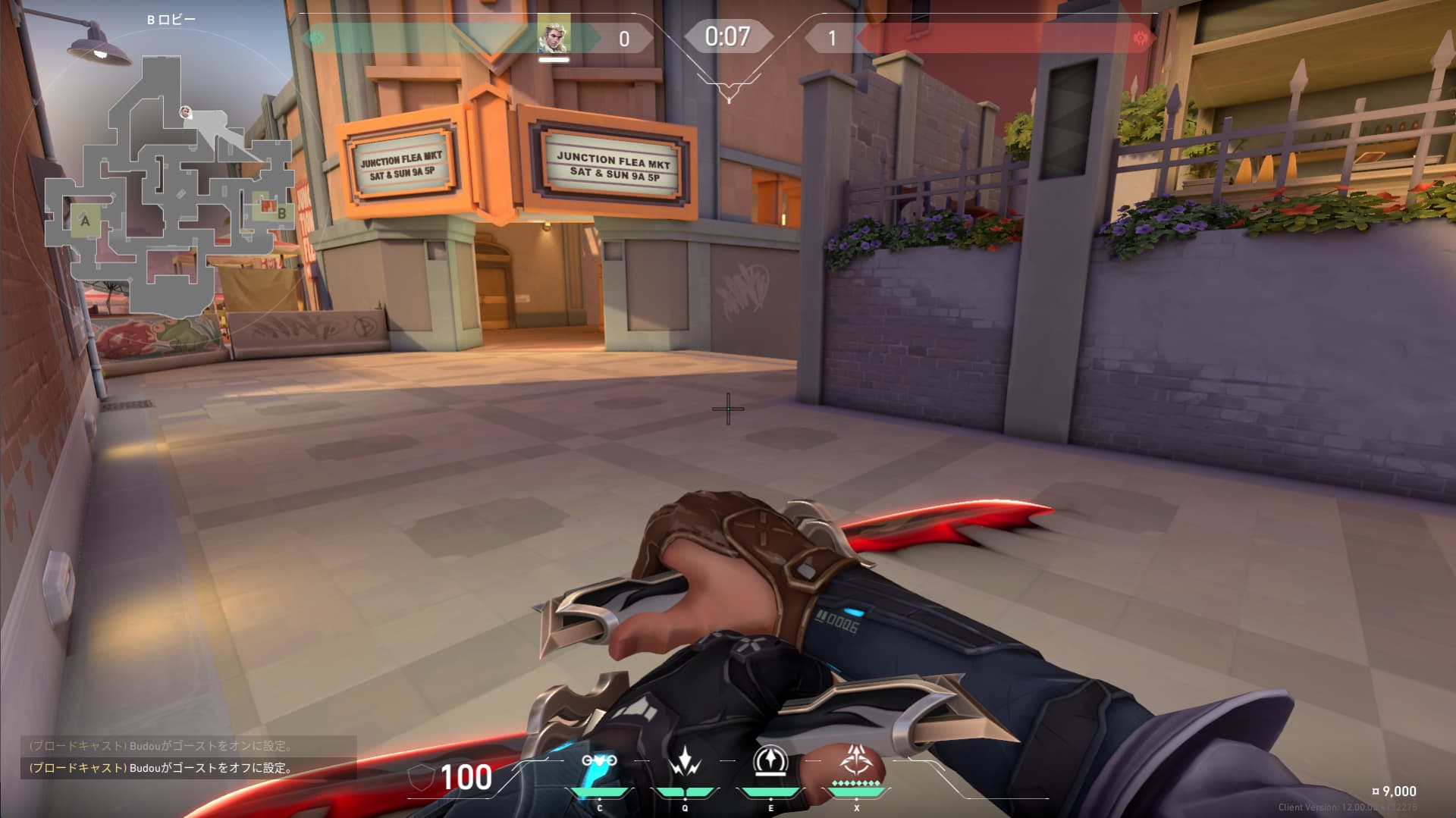Click the player position marker on minimap
The height and width of the screenshot is (818, 1456).
click(x=186, y=113)
